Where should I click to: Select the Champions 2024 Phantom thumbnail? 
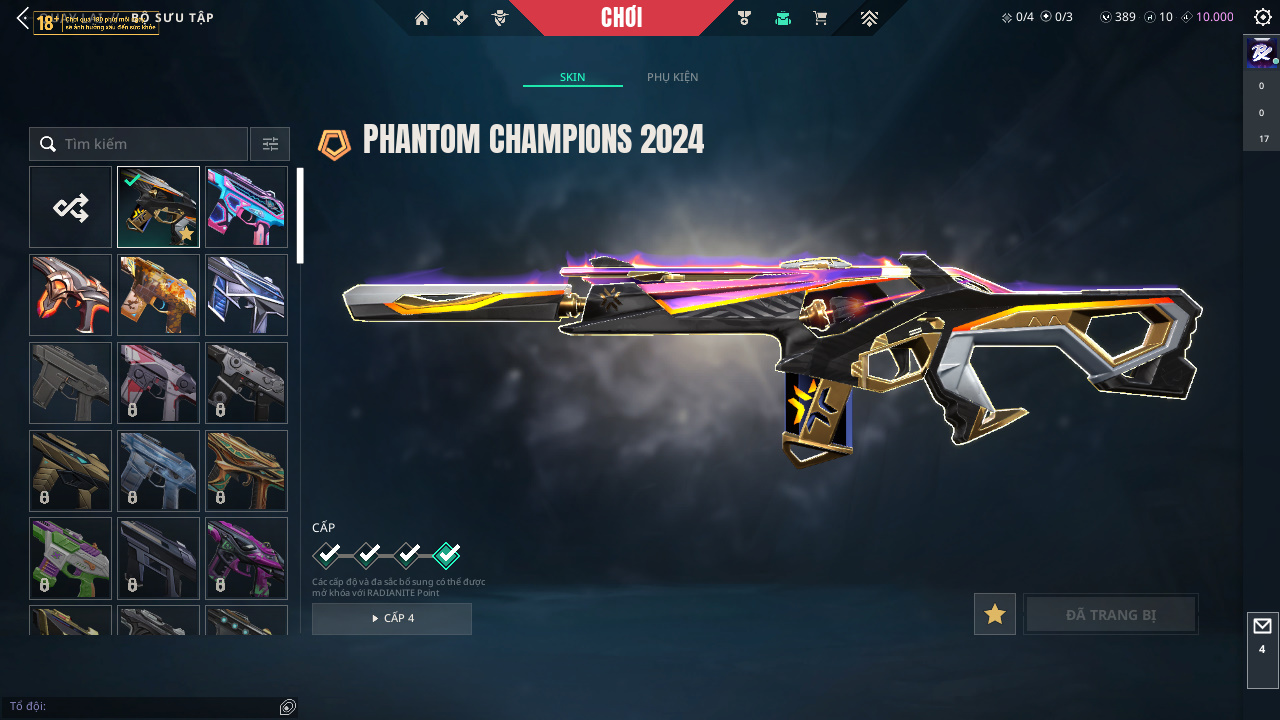158,207
